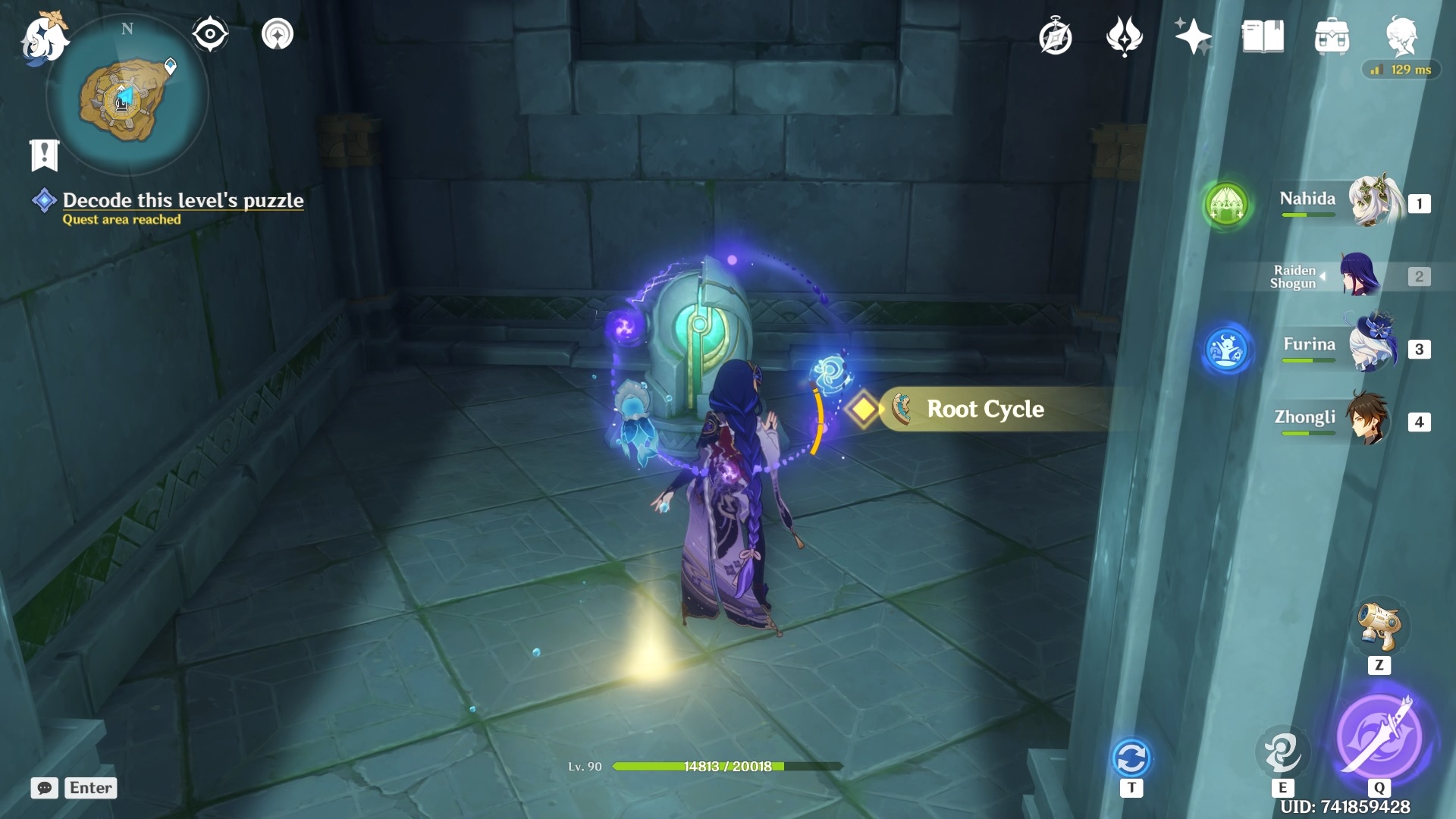Open the circular minimap

[x=127, y=96]
